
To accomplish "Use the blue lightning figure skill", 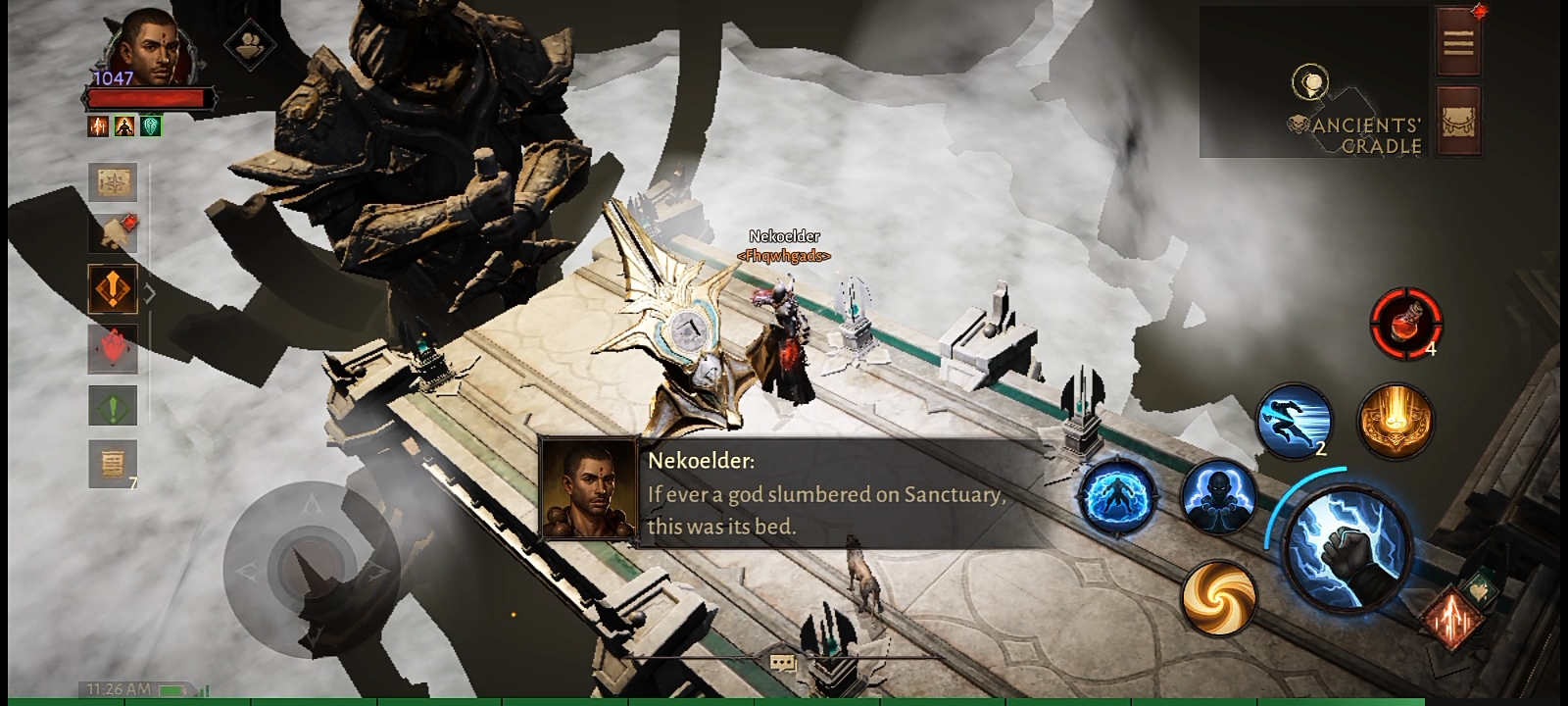I will tap(1117, 497).
